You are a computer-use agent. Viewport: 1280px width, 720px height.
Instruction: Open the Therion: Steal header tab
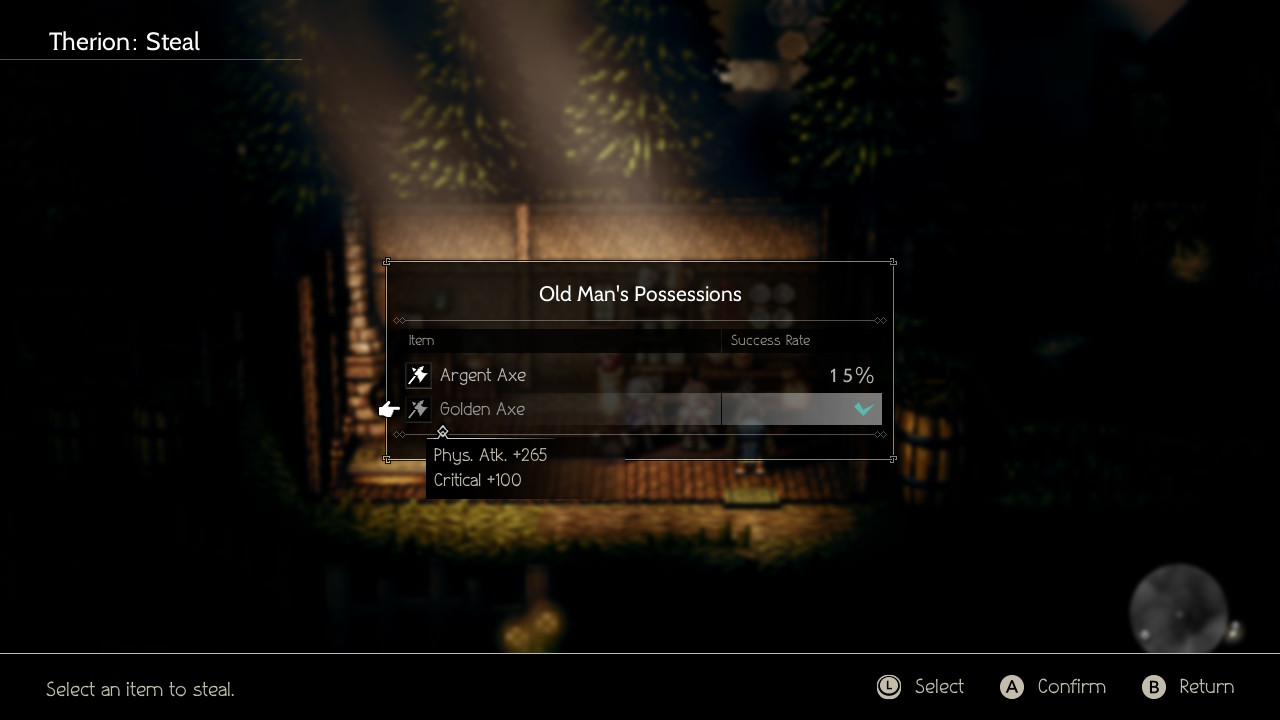(124, 42)
